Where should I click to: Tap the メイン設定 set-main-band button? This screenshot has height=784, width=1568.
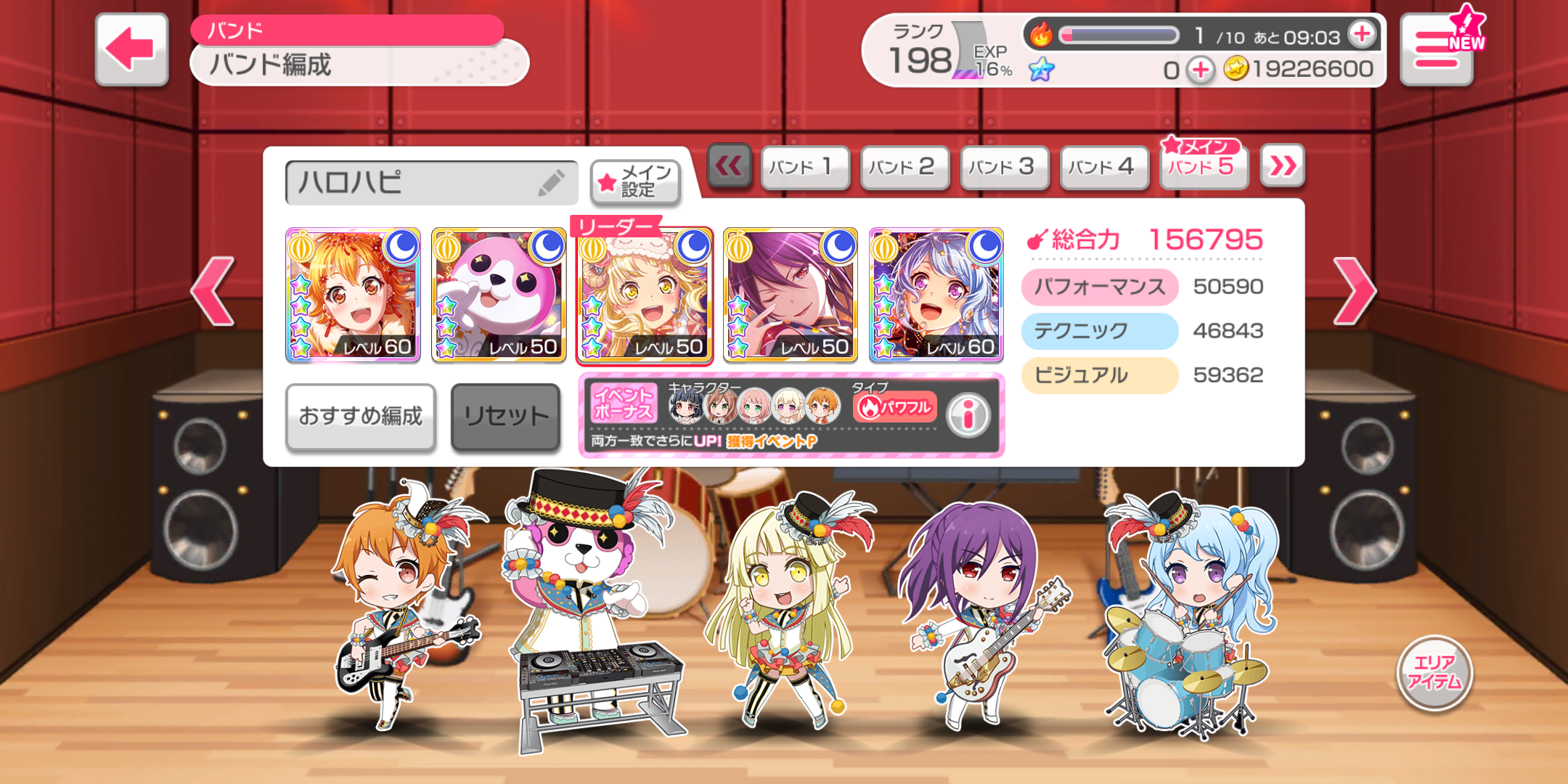[635, 182]
